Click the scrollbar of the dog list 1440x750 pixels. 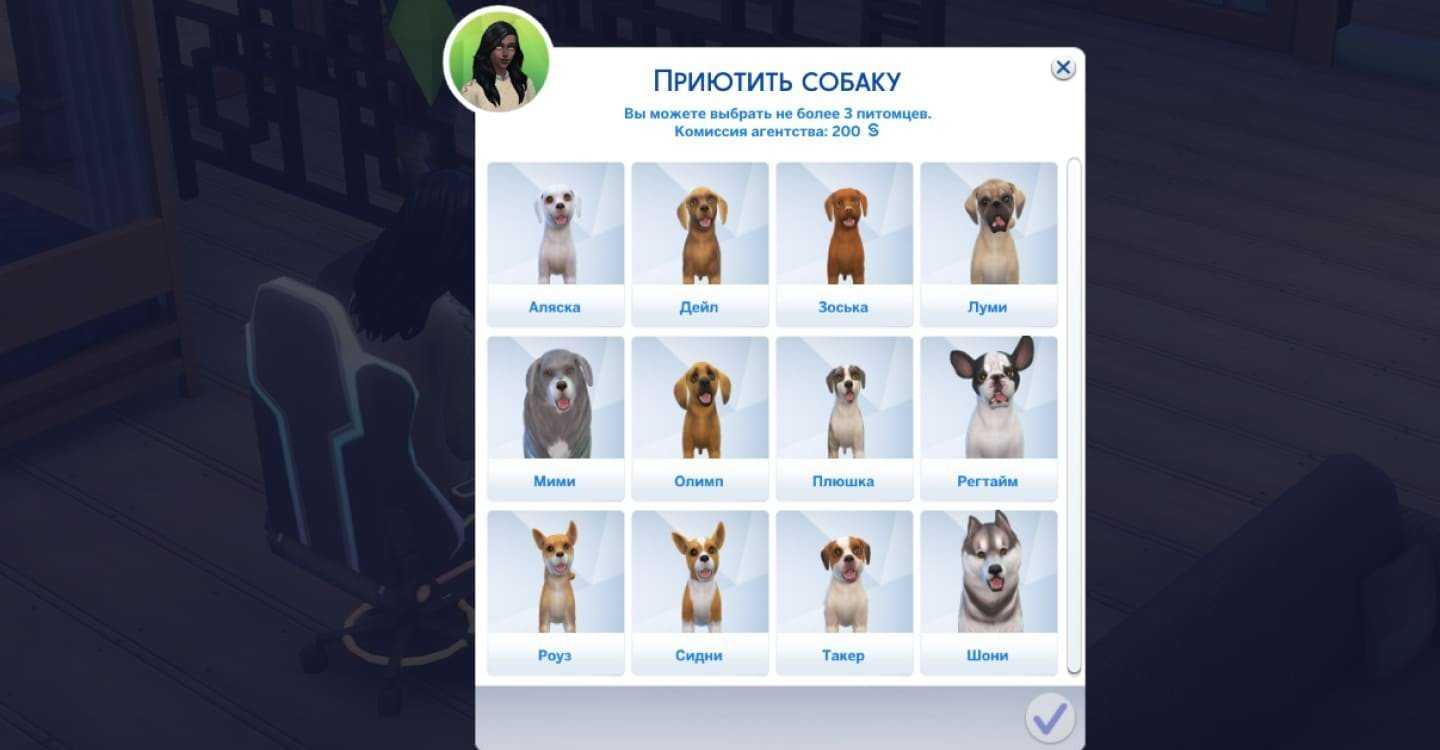[1074, 415]
